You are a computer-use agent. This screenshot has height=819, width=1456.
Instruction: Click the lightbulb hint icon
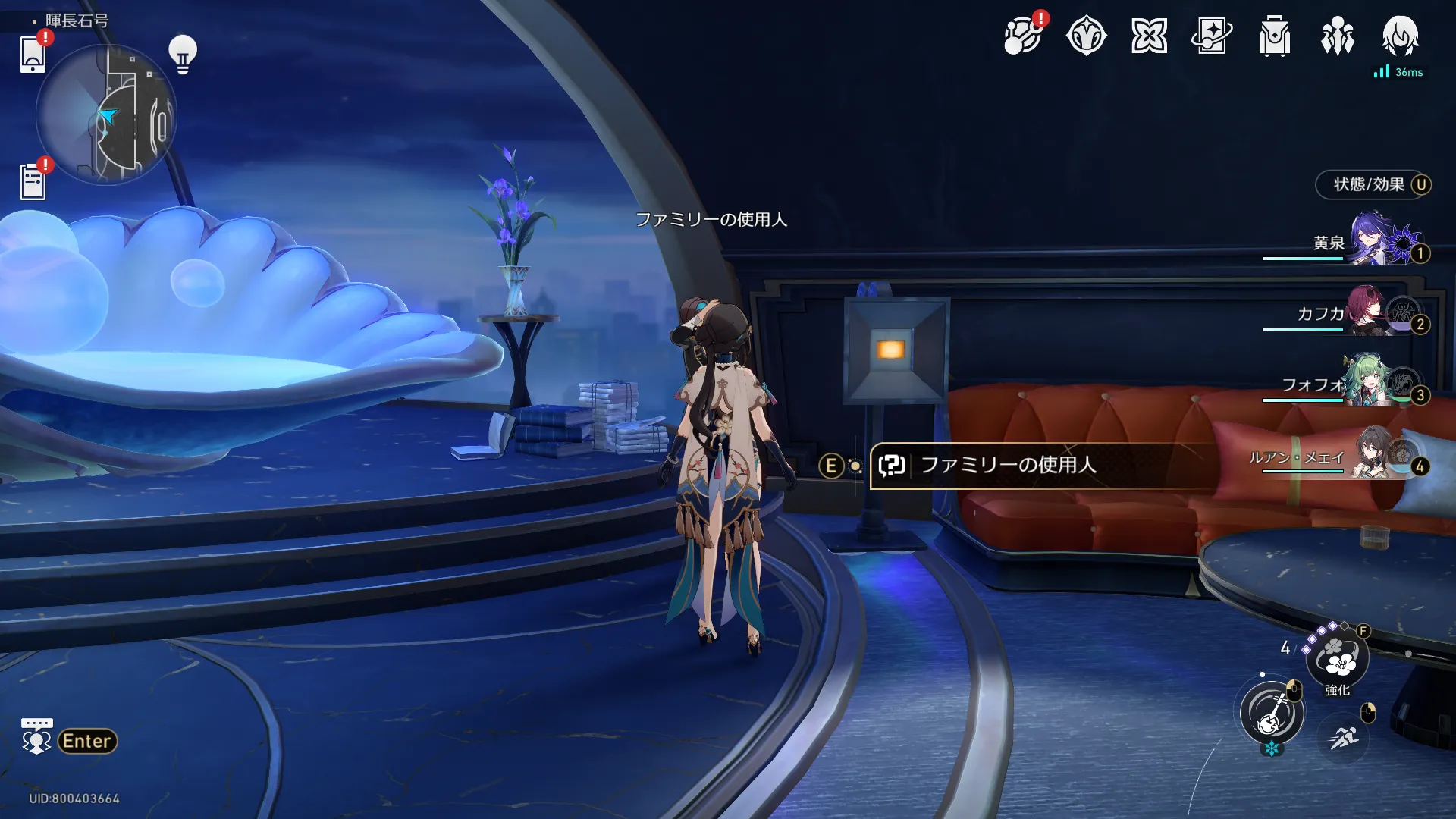[183, 54]
